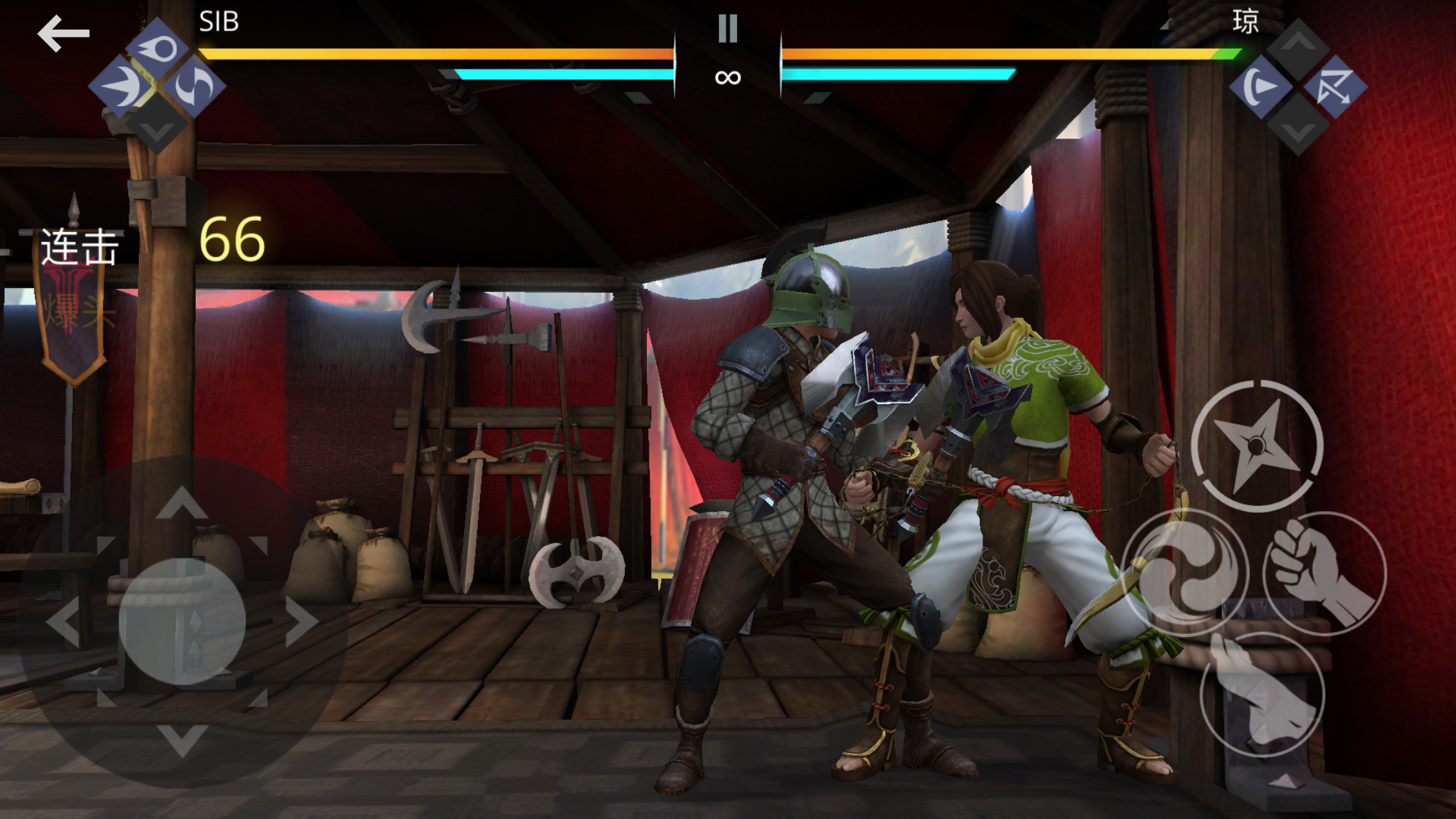
Task: Activate the swirl shadow ability button
Action: [1185, 572]
